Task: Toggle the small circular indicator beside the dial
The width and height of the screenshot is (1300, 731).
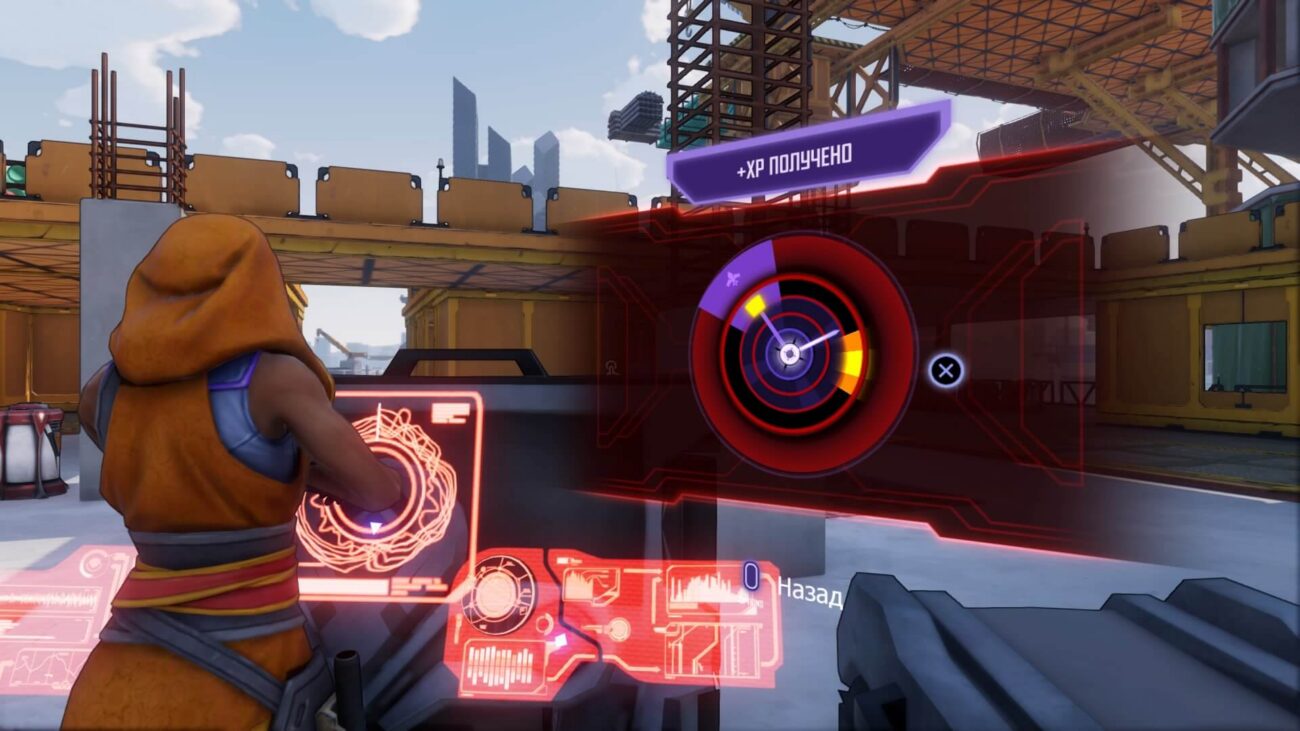Action: (x=544, y=624)
